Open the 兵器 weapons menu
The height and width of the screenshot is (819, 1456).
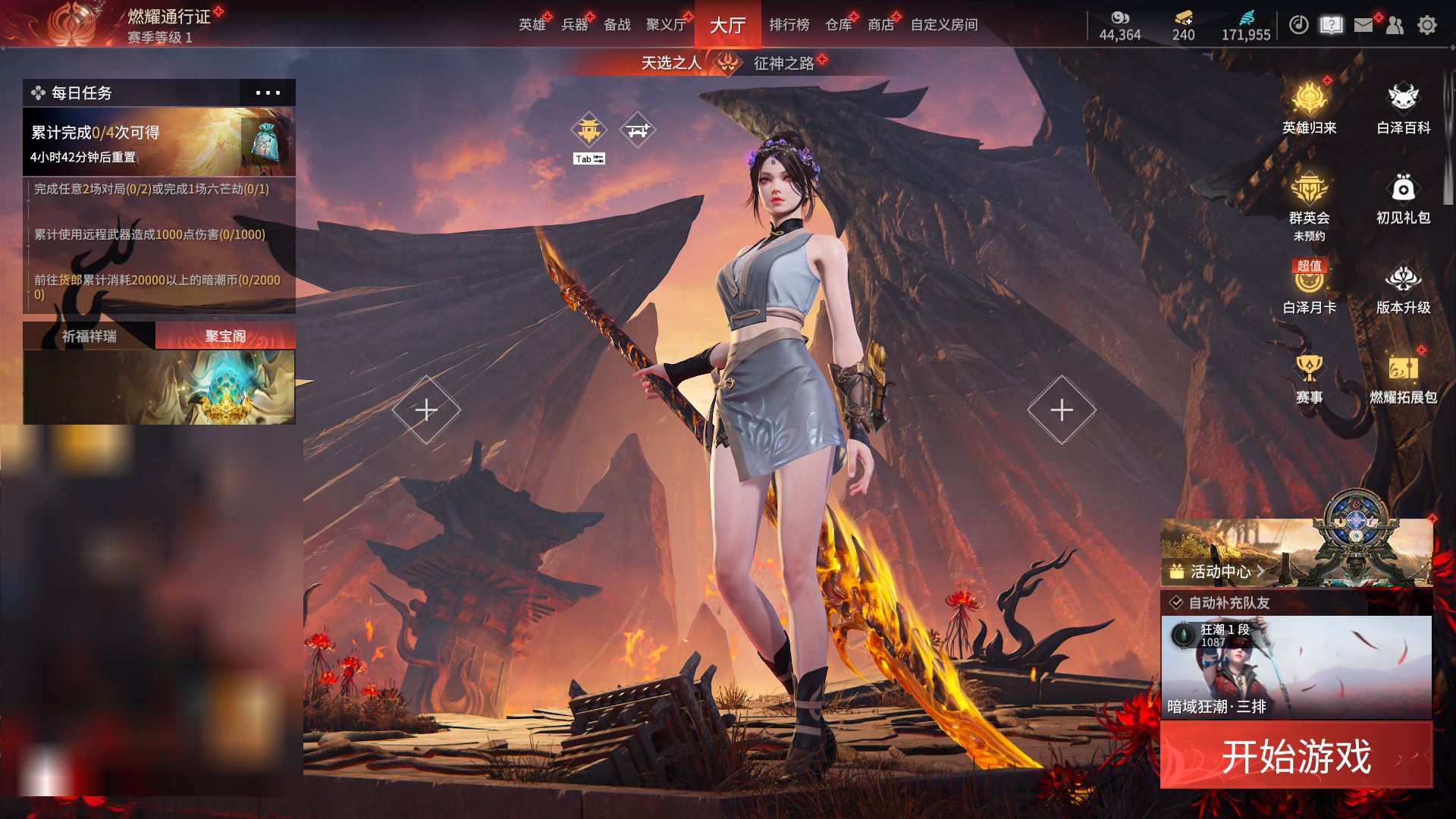pyautogui.click(x=575, y=25)
